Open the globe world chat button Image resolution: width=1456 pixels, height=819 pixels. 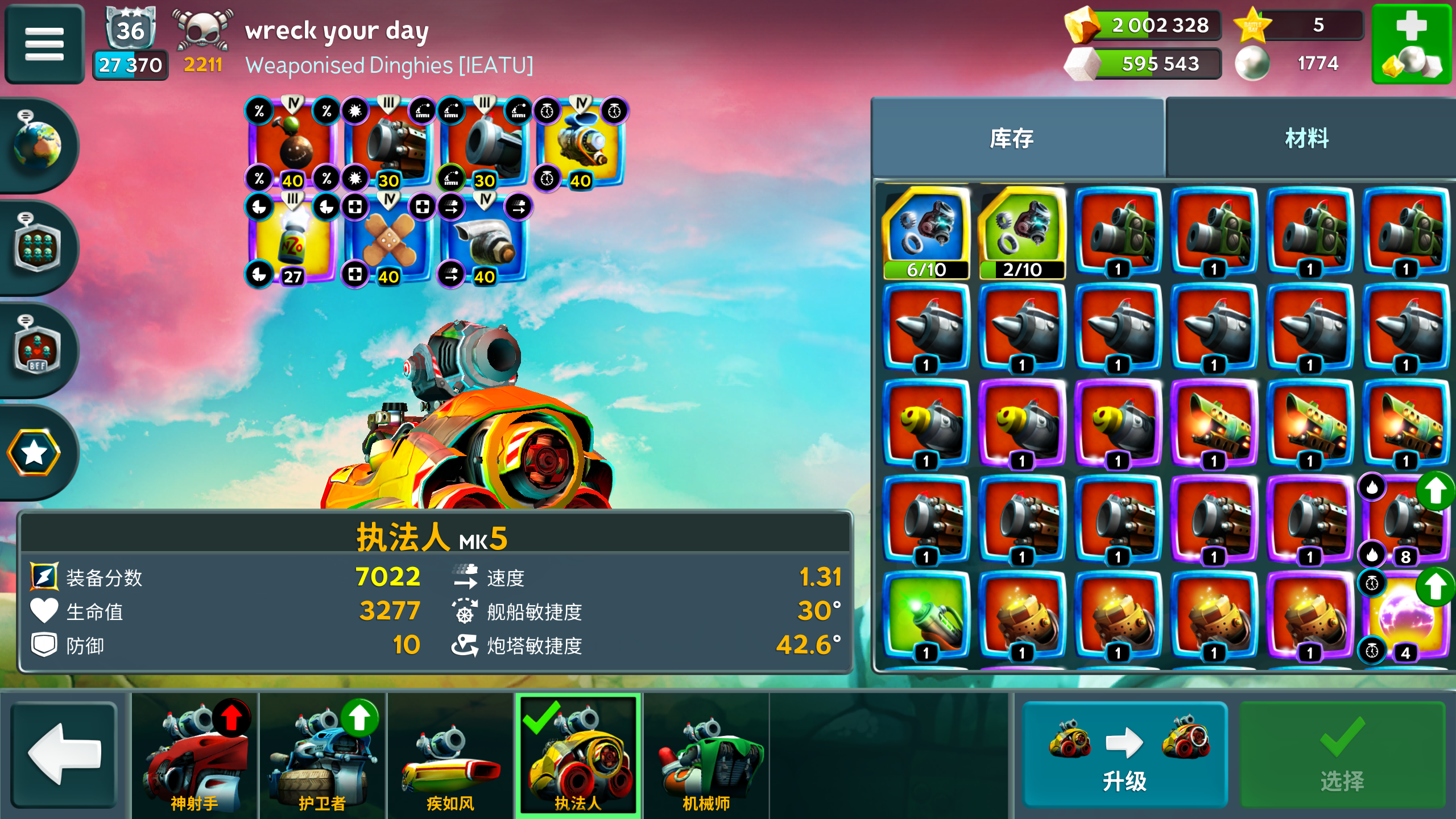[38, 144]
